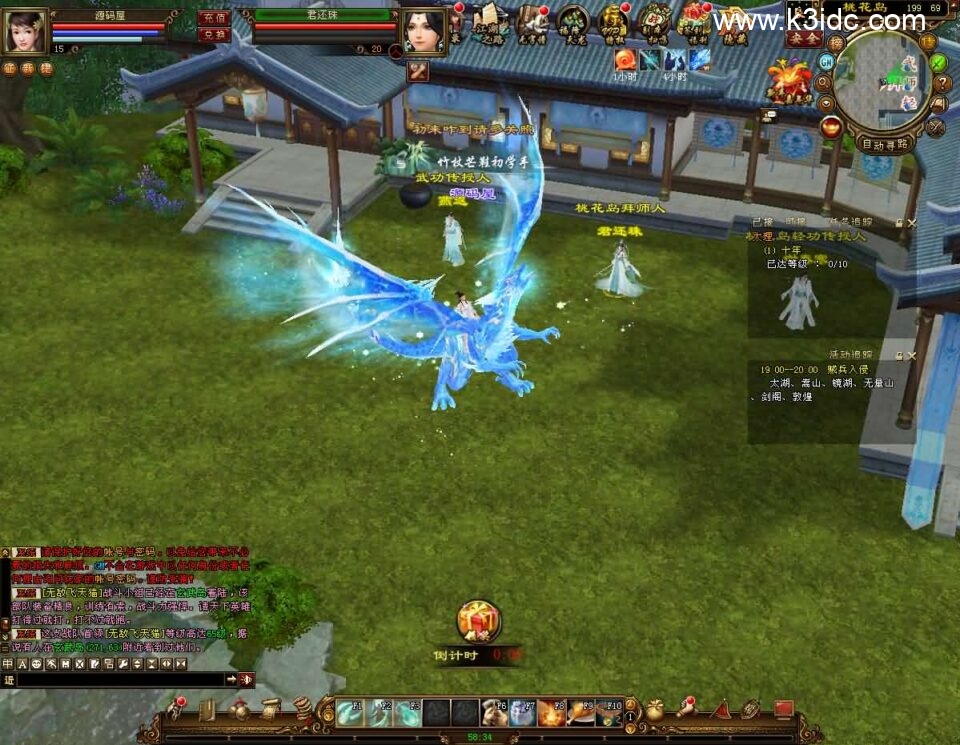
Task: Open the countdown gift box
Action: point(479,621)
